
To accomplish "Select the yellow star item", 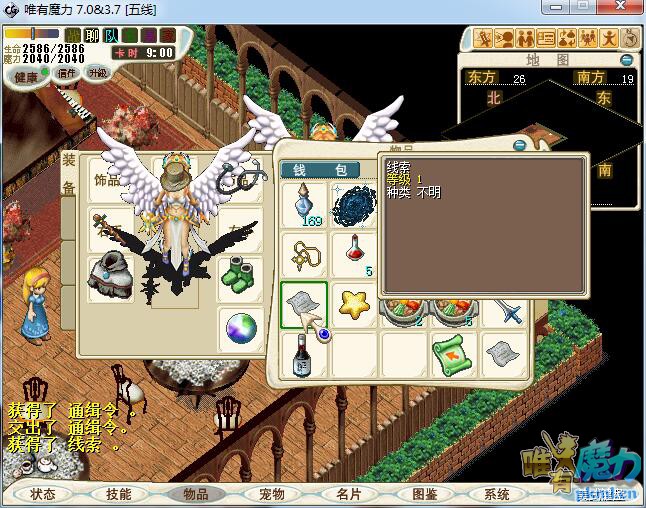I will click(x=353, y=303).
